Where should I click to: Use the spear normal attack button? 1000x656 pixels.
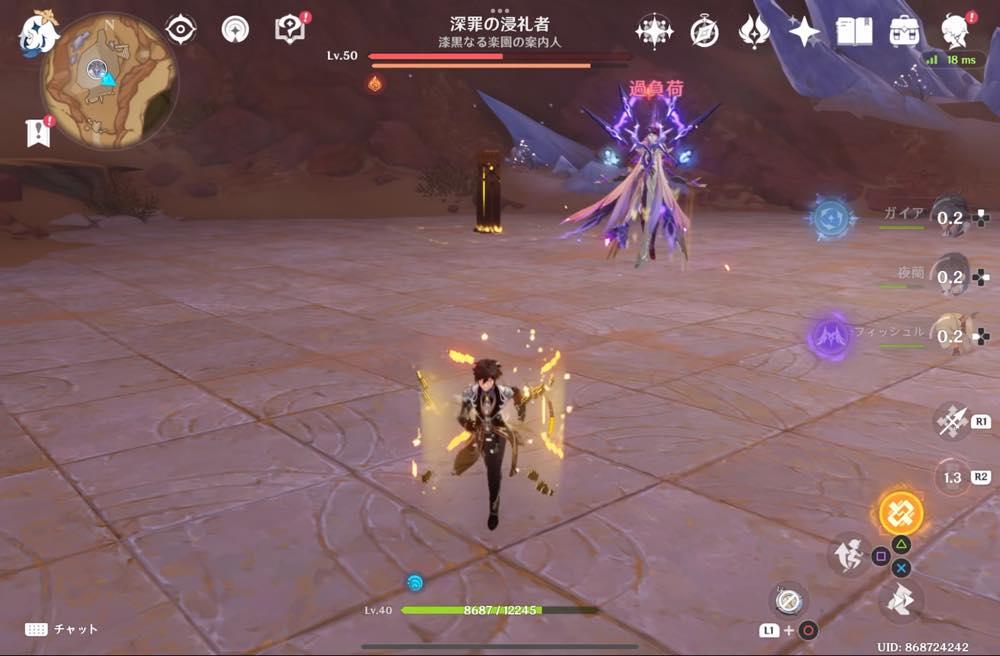pos(950,421)
